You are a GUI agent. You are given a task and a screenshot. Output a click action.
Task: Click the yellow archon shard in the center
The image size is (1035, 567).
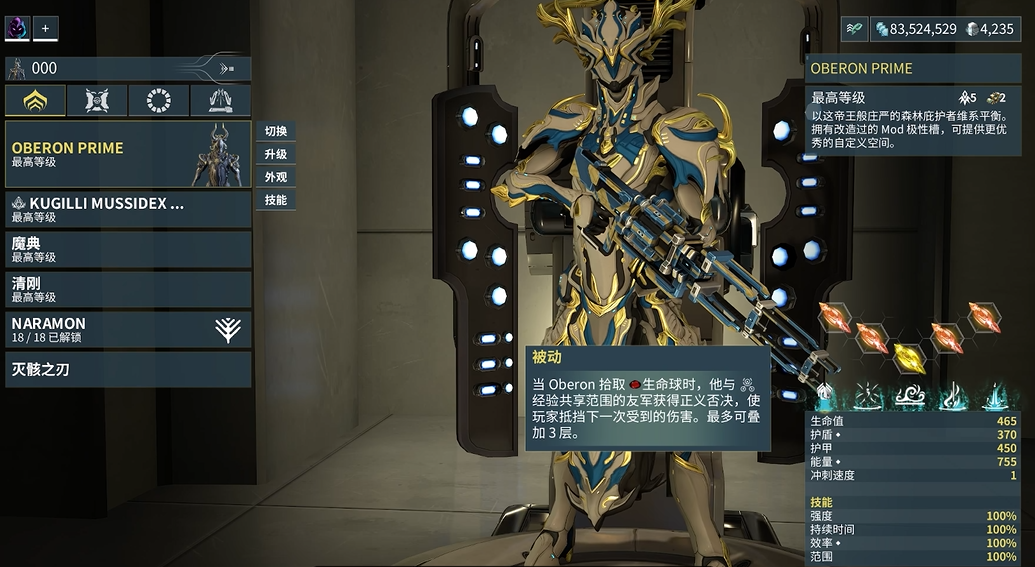tap(908, 355)
